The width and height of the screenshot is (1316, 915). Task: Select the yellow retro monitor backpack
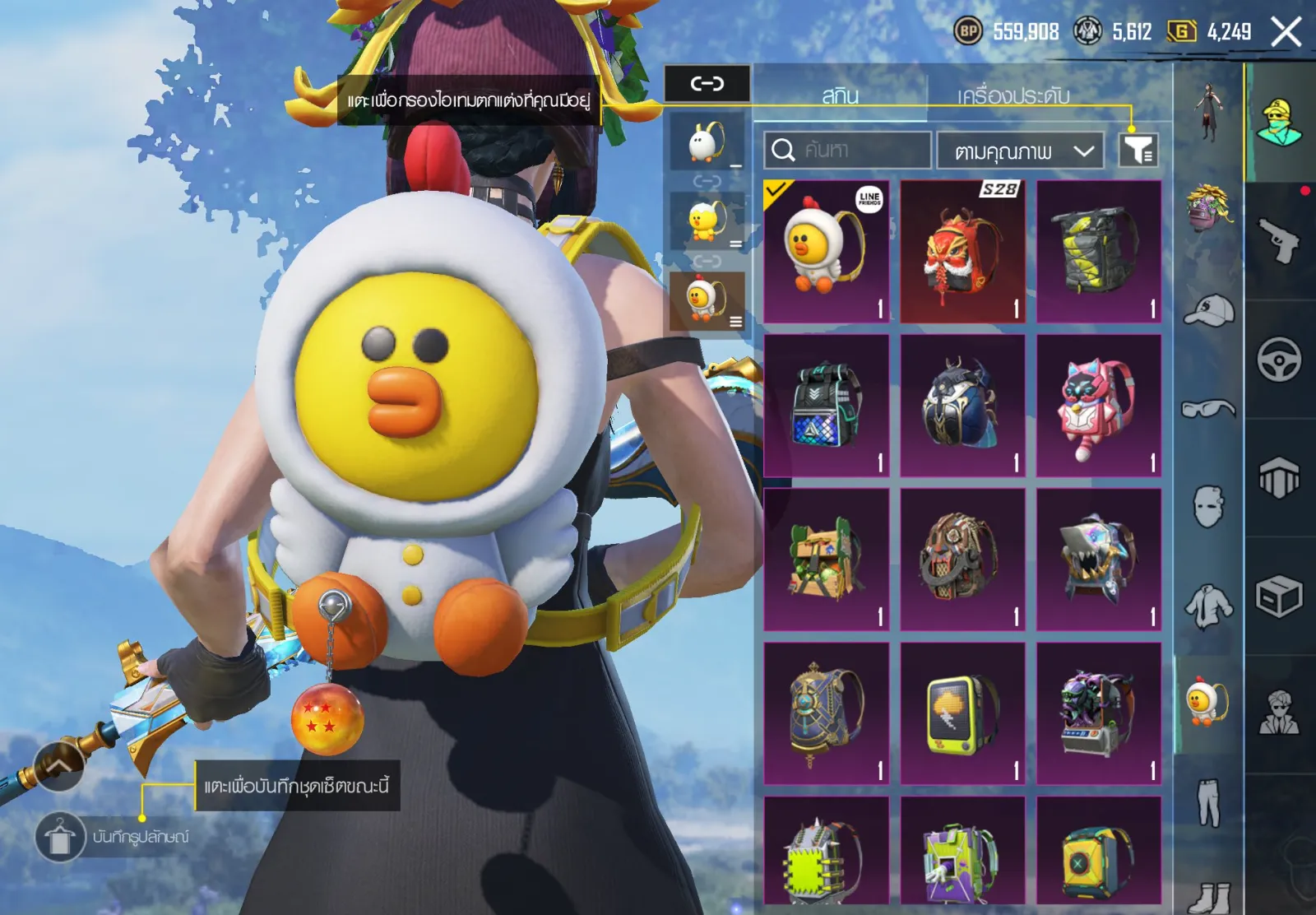pyautogui.click(x=962, y=713)
